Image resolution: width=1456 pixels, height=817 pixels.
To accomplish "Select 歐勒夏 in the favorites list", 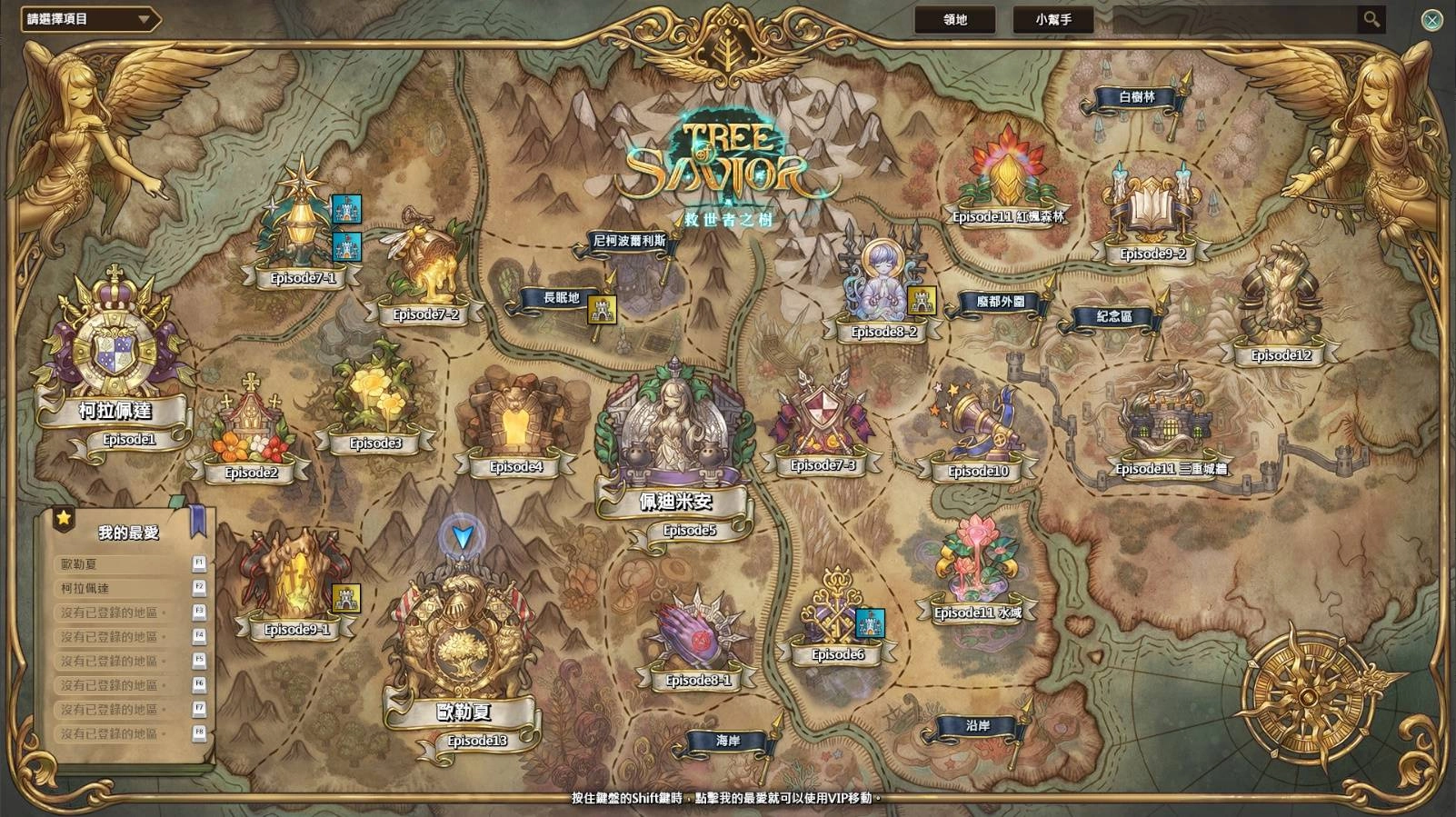I will [123, 564].
